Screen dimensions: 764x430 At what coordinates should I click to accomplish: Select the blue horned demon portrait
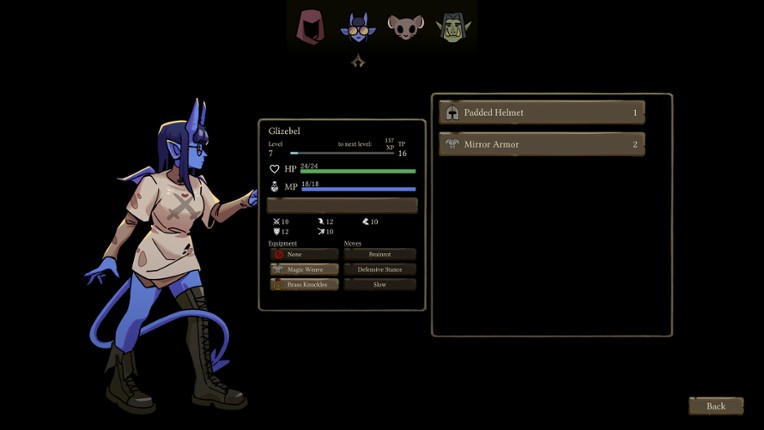click(x=357, y=27)
